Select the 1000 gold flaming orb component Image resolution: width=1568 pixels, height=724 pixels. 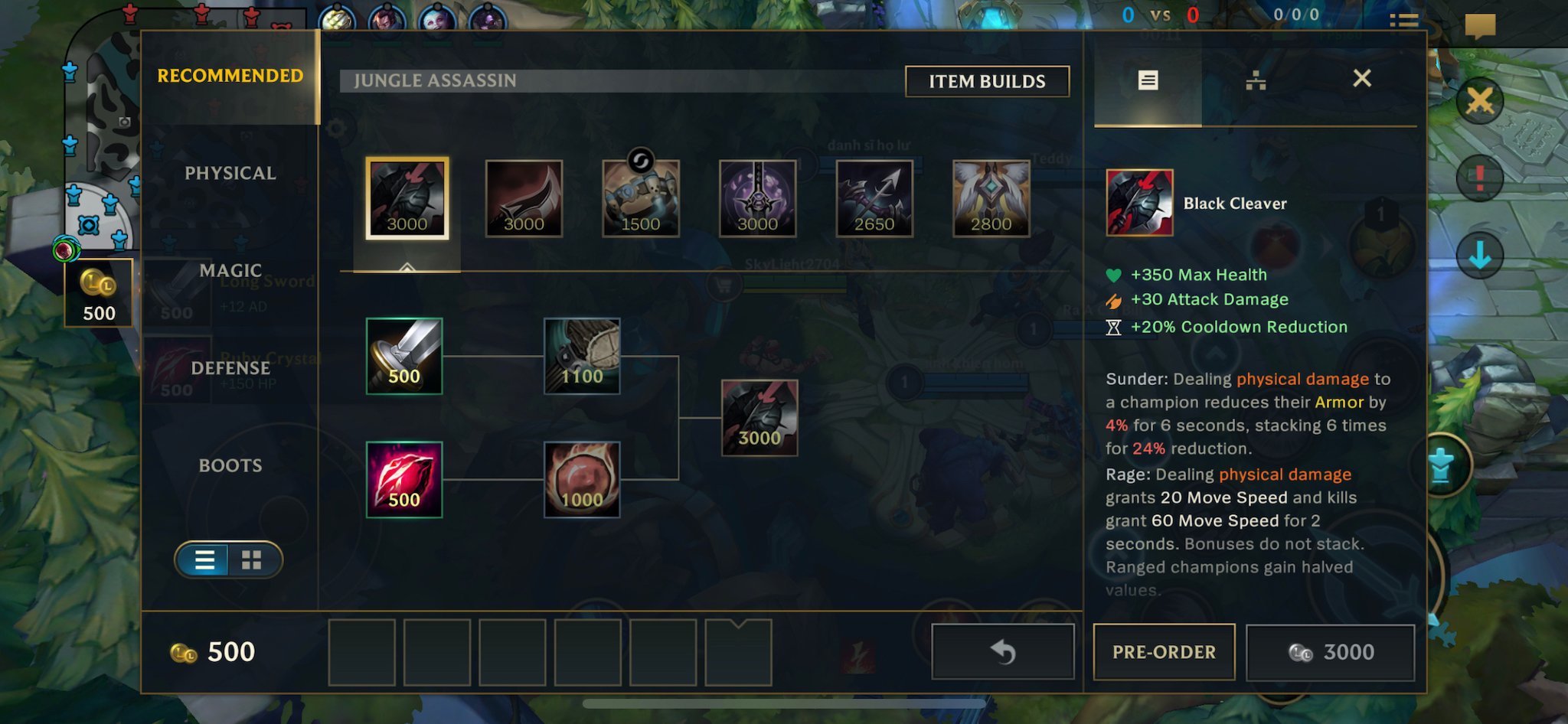click(x=582, y=479)
